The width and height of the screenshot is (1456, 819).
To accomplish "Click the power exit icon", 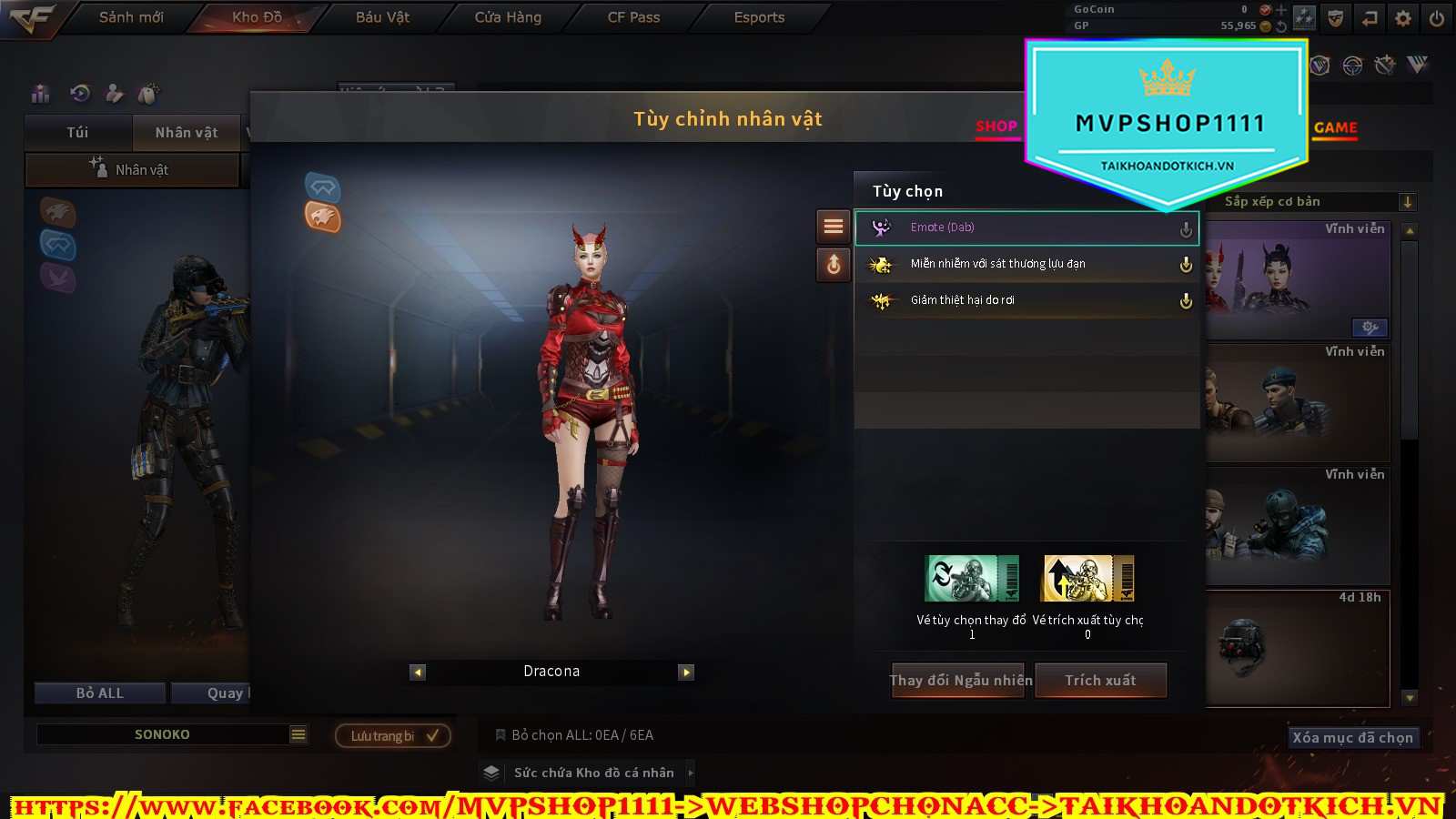I will tap(1437, 18).
